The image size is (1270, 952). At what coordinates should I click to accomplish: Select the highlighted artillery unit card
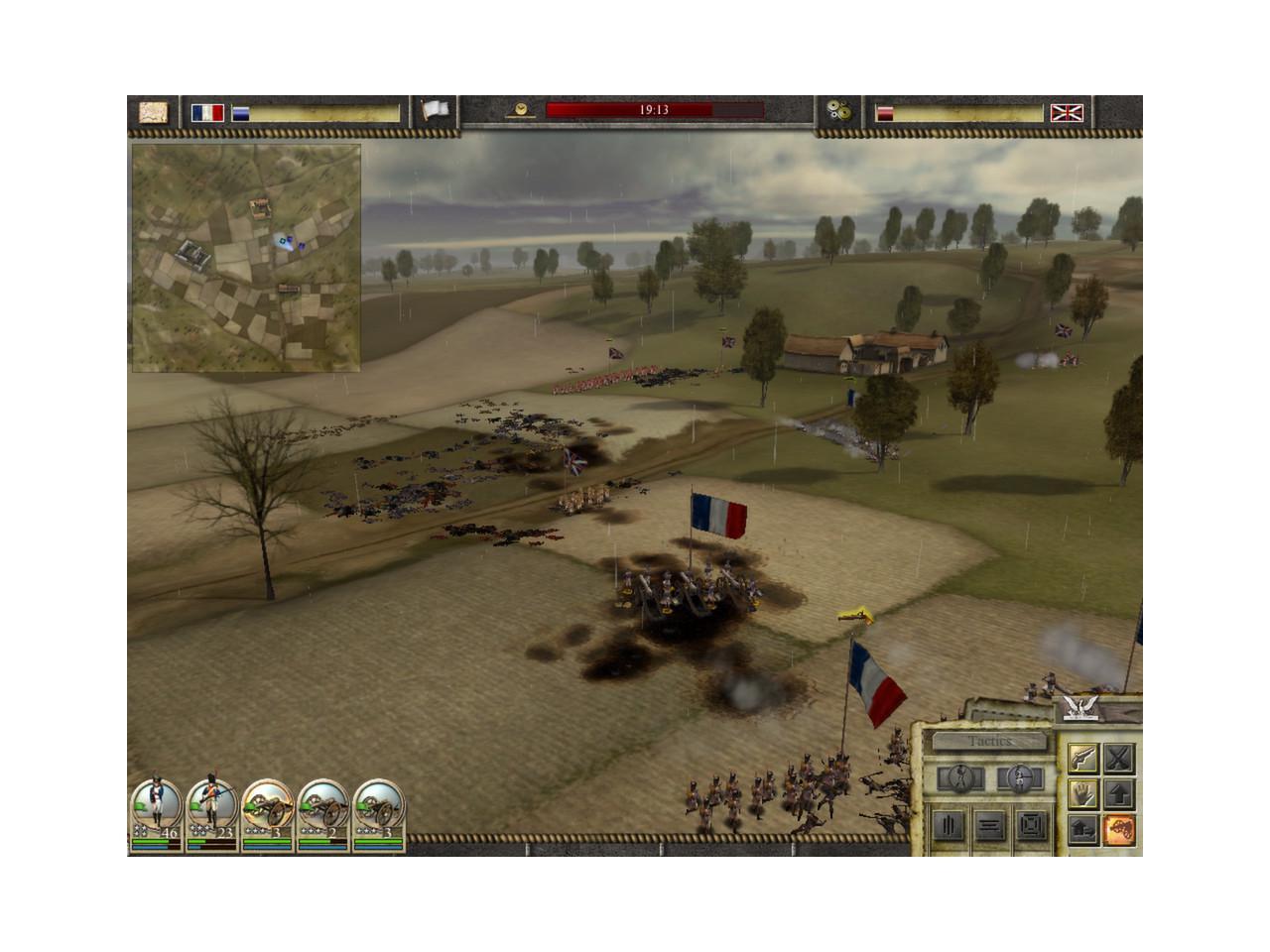[268, 815]
